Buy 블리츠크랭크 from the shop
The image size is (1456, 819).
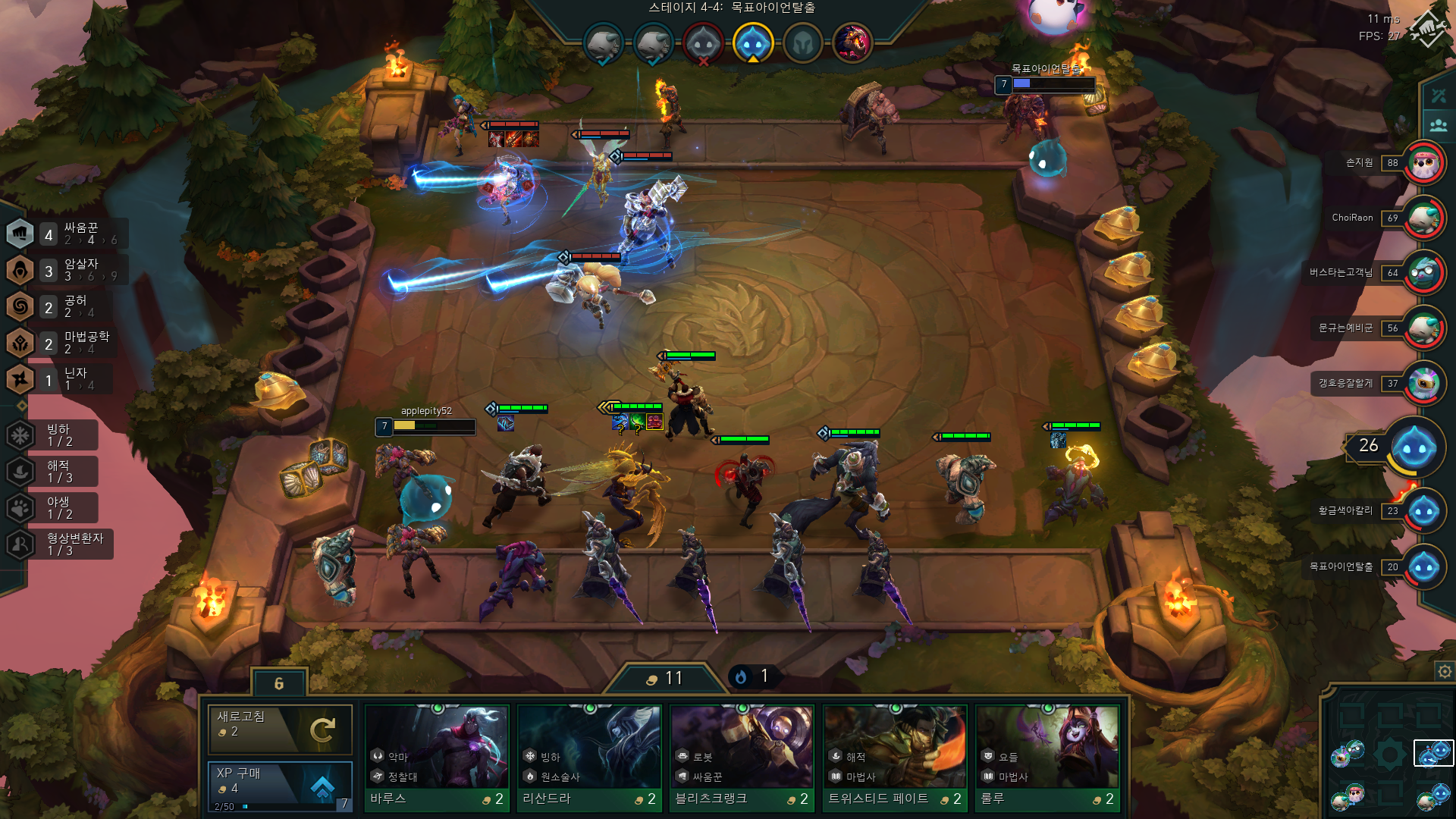click(x=742, y=758)
